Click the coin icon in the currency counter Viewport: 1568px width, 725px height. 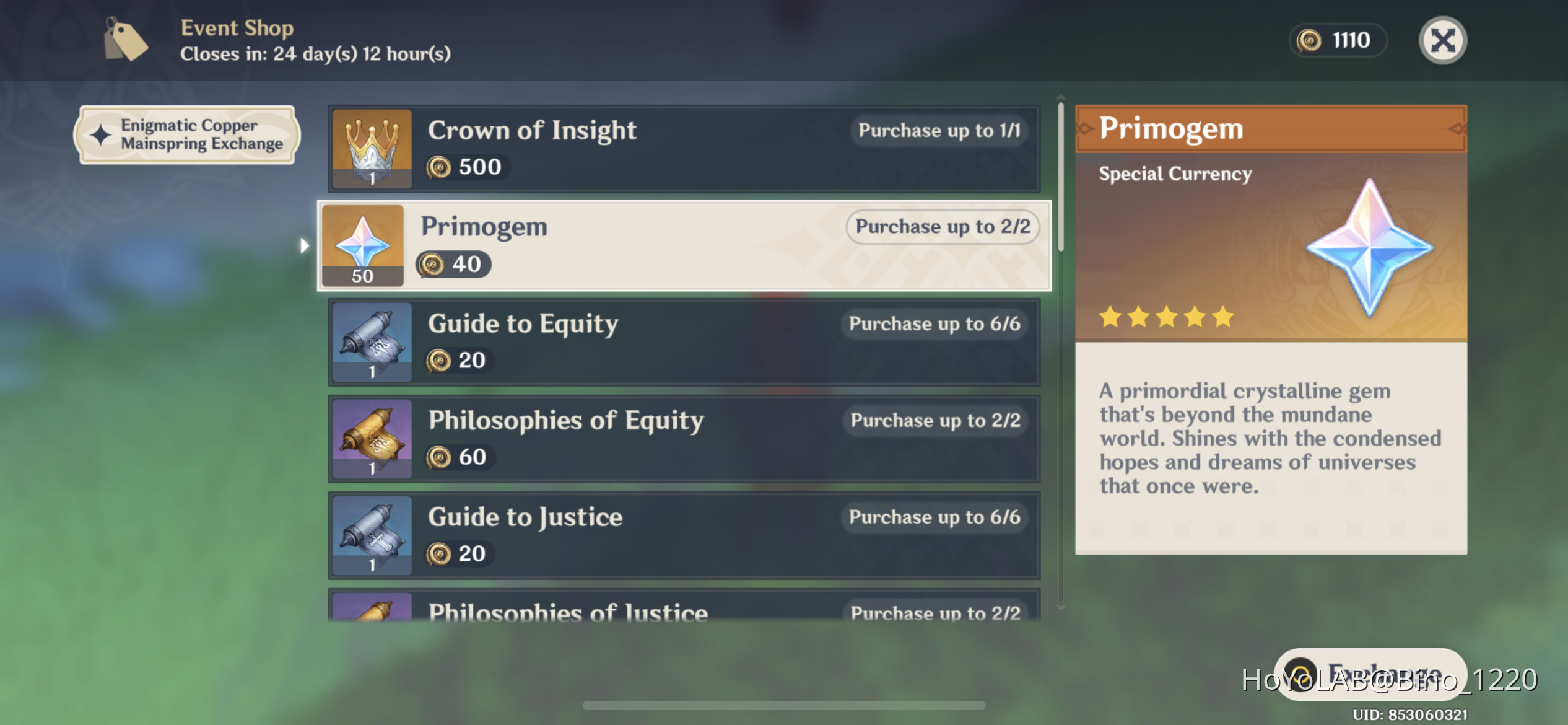pyautogui.click(x=1308, y=40)
